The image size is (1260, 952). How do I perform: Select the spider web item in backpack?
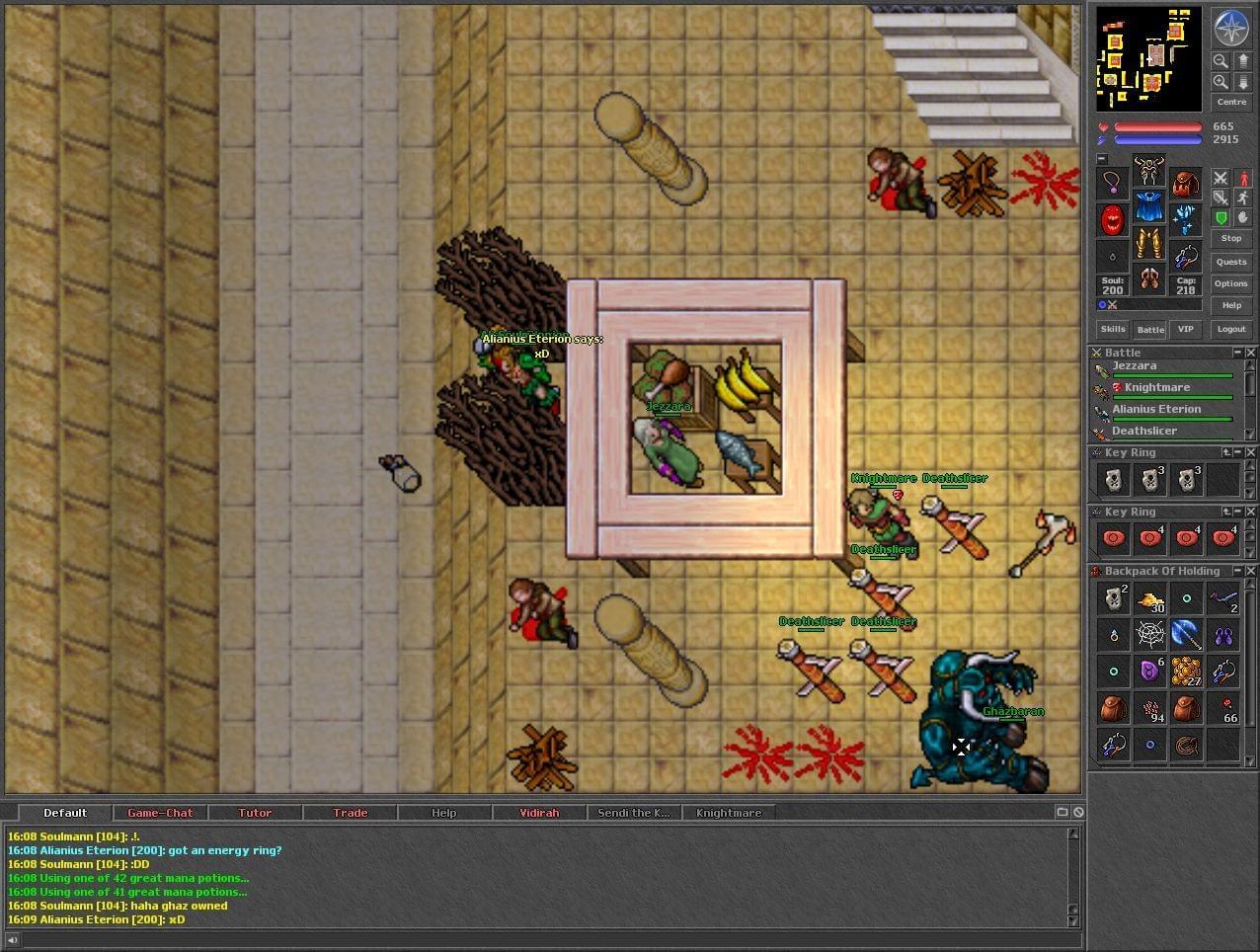coord(1149,635)
